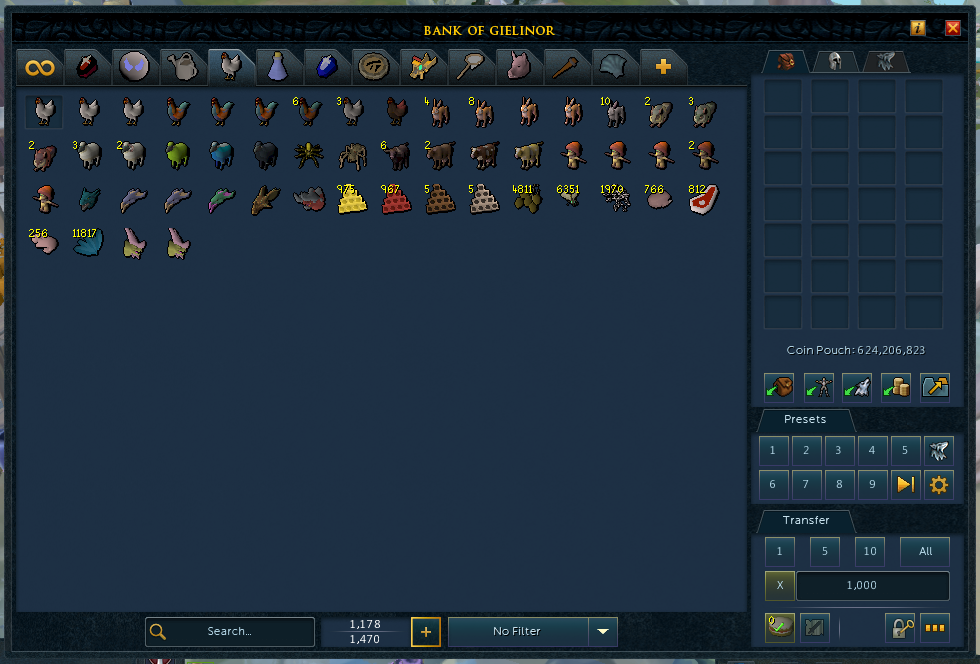Image resolution: width=980 pixels, height=664 pixels.
Task: Select the infinity all-items bank tab
Action: click(x=40, y=67)
